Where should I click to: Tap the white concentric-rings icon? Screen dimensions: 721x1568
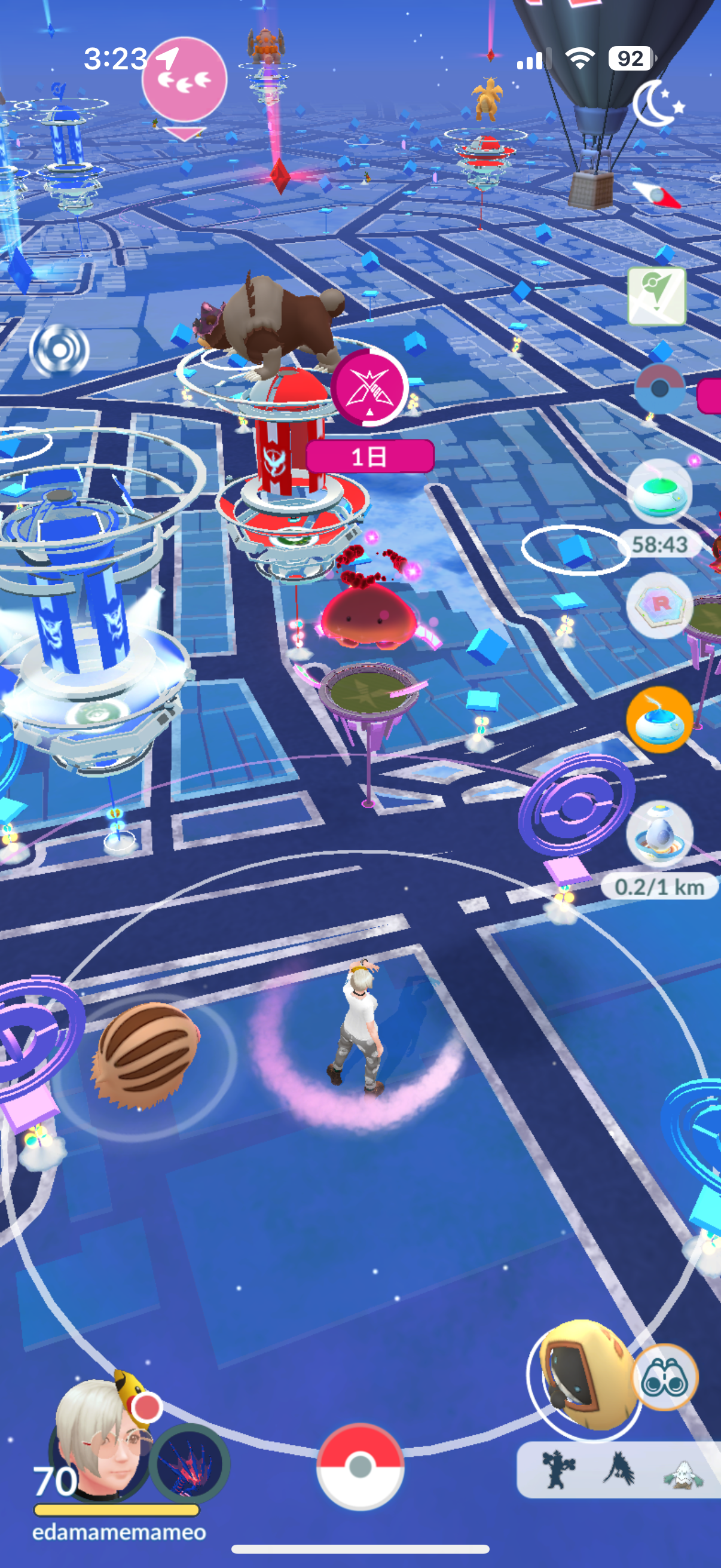pos(59,350)
